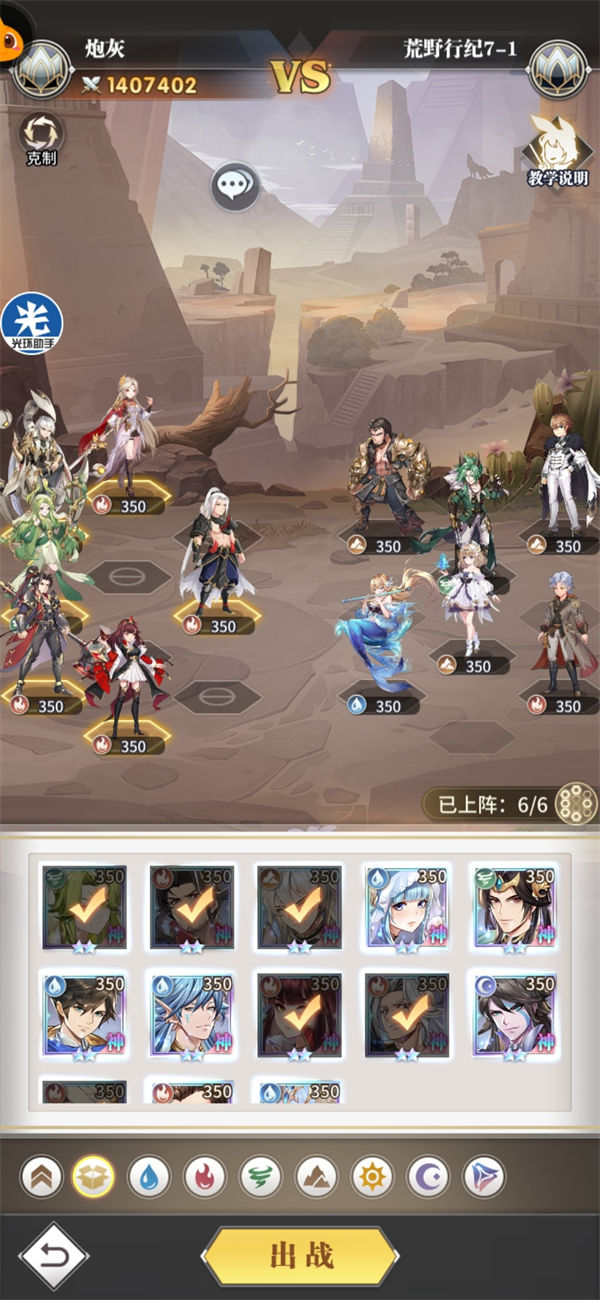Viewport: 600px width, 1300px height.
Task: Choose the wind hero with the golden crown
Action: (x=514, y=908)
